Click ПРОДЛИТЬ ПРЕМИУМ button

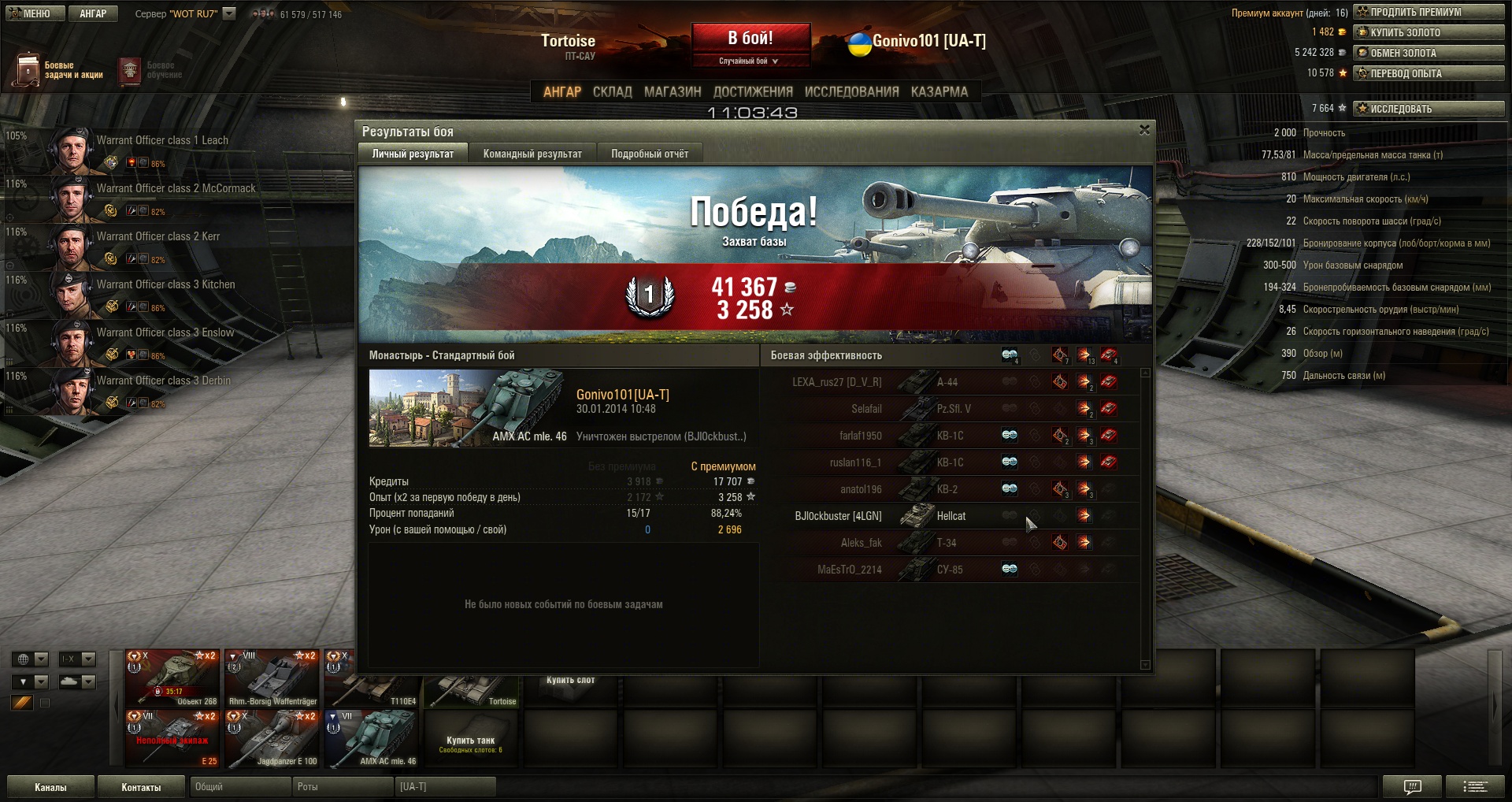pos(1429,12)
